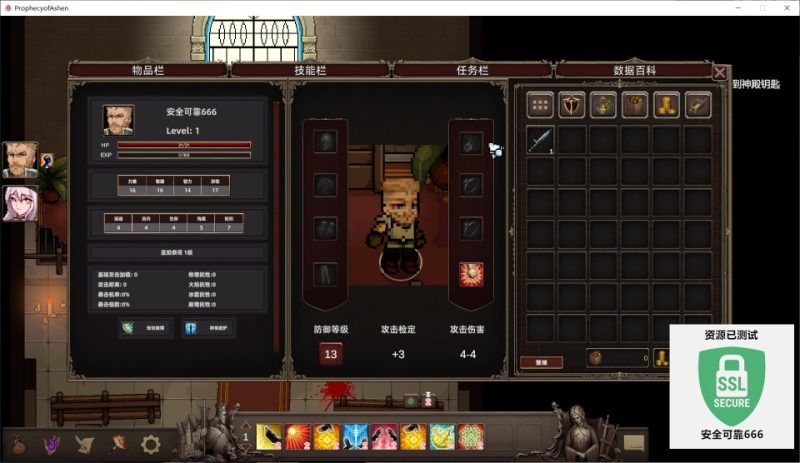Open the 数据百科 encyclopedia tab
This screenshot has width=800, height=463.
click(x=634, y=70)
